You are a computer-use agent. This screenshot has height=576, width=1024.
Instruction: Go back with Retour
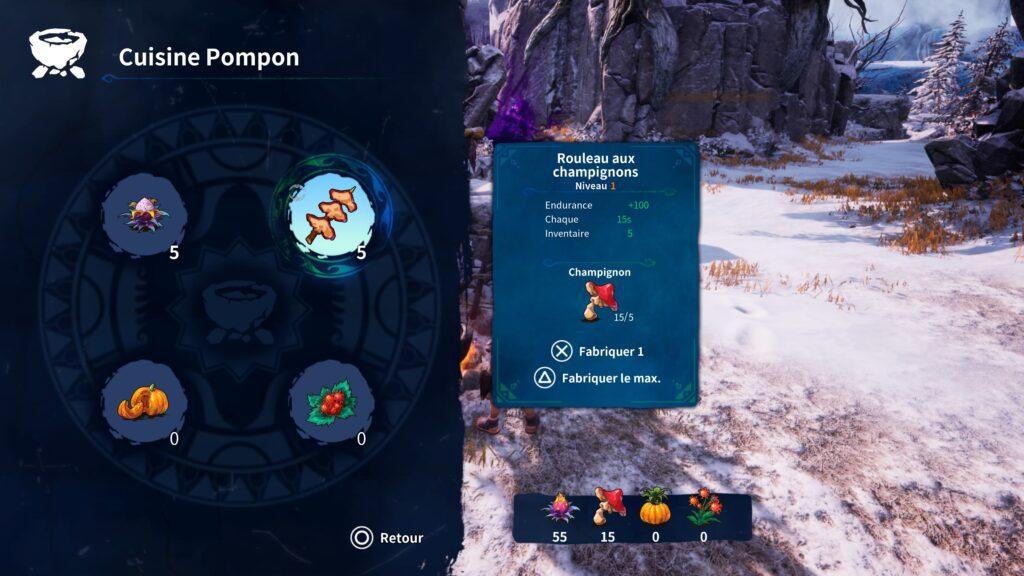coord(387,538)
